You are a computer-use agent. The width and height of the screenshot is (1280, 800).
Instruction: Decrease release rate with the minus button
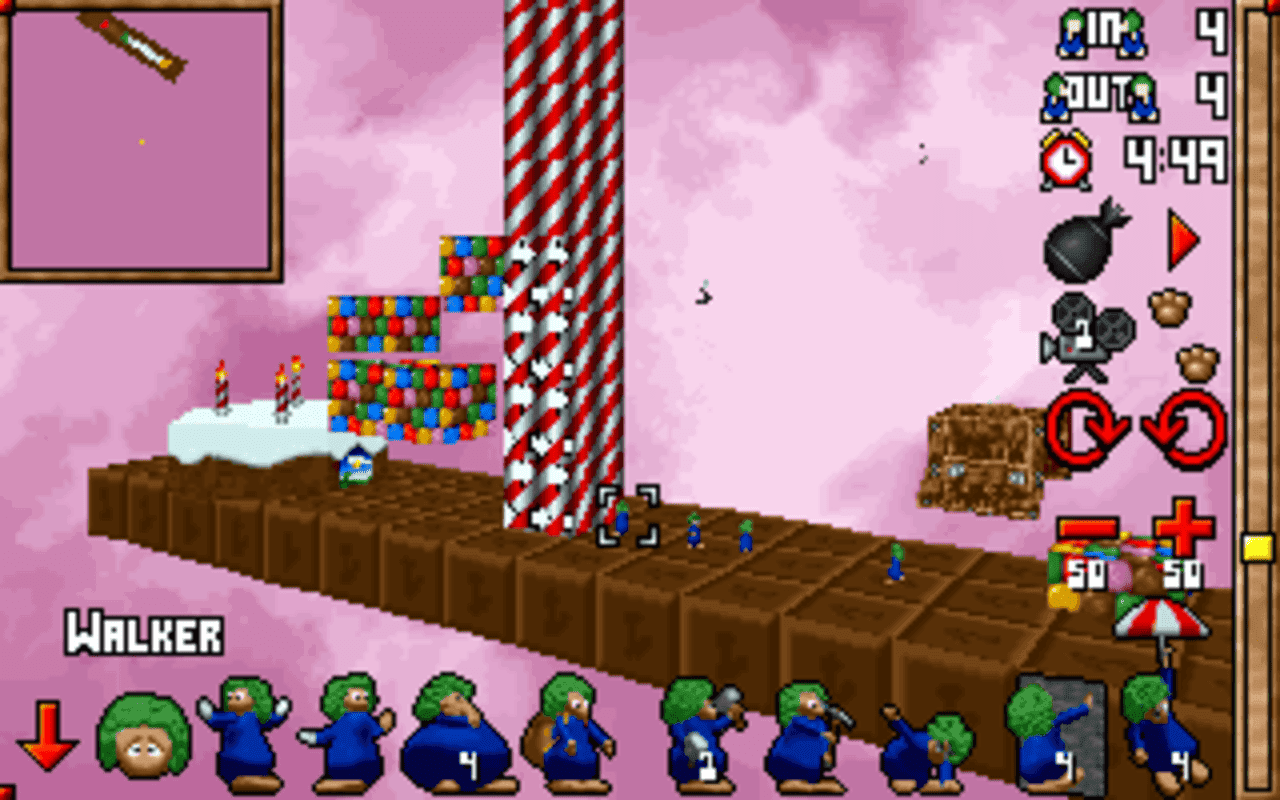tap(1087, 528)
